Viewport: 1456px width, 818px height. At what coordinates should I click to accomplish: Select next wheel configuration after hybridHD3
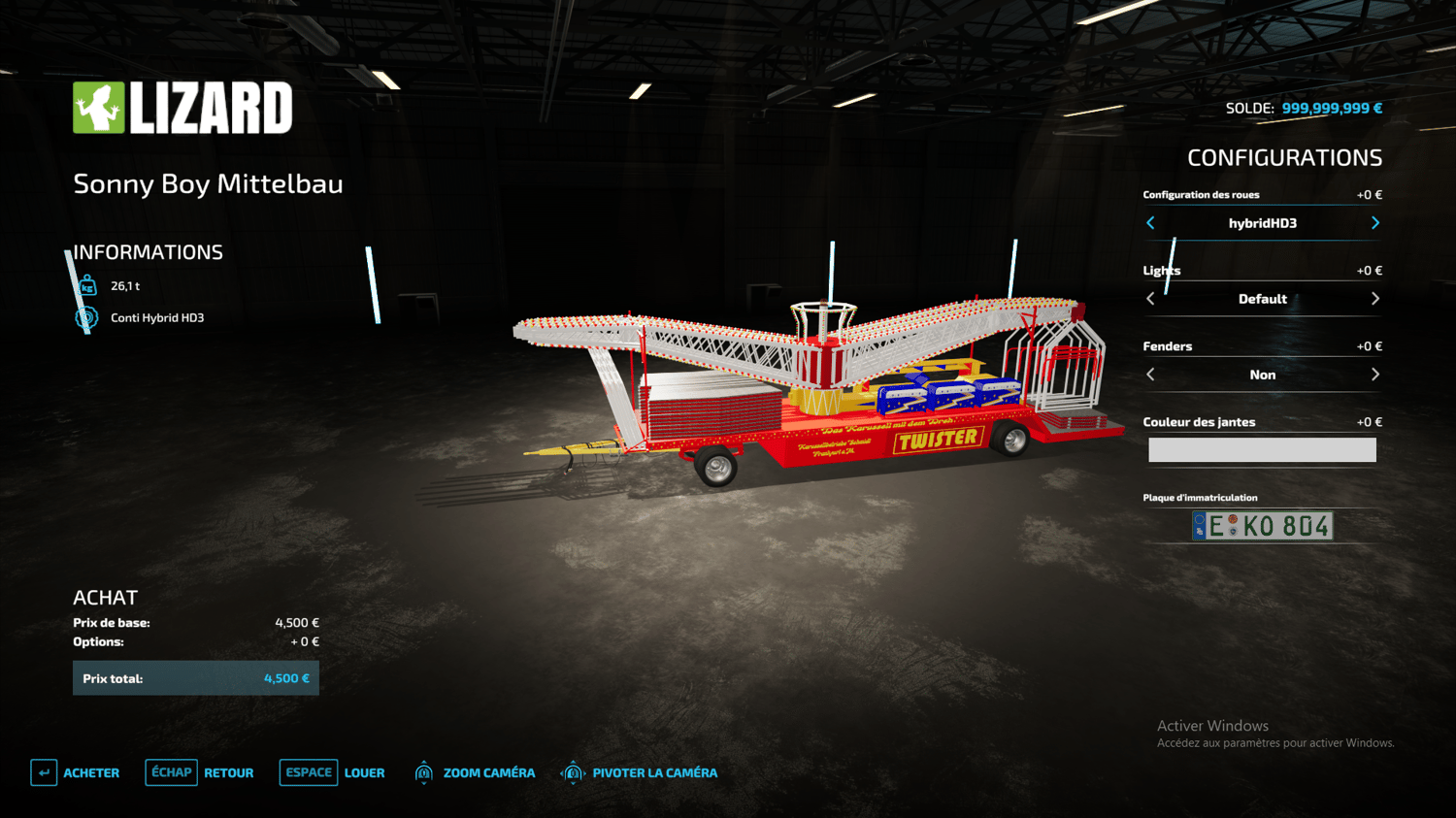(1374, 223)
